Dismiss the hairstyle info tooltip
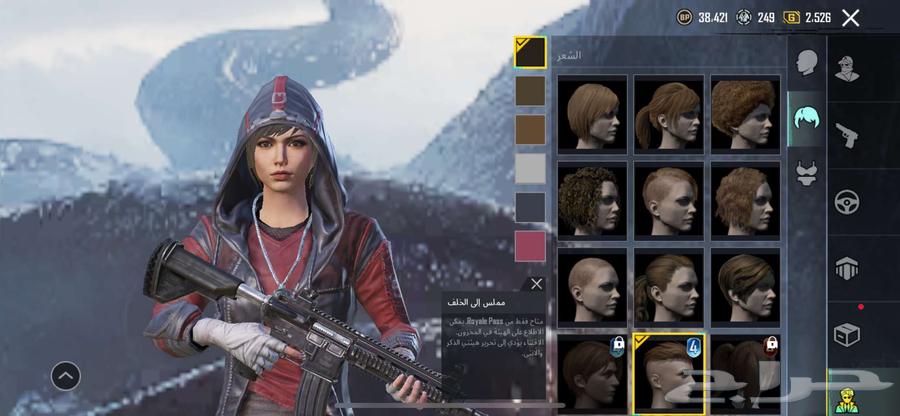 click(x=537, y=285)
